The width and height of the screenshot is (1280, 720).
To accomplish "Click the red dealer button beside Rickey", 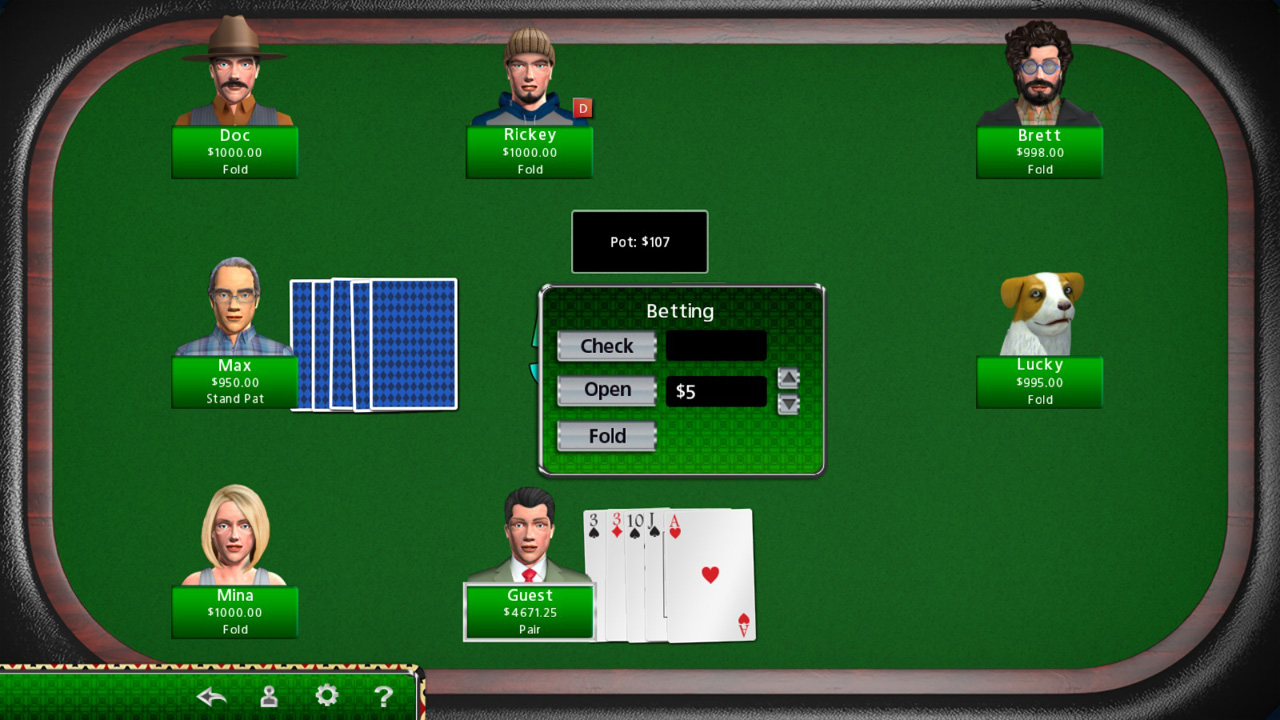I will (x=582, y=108).
